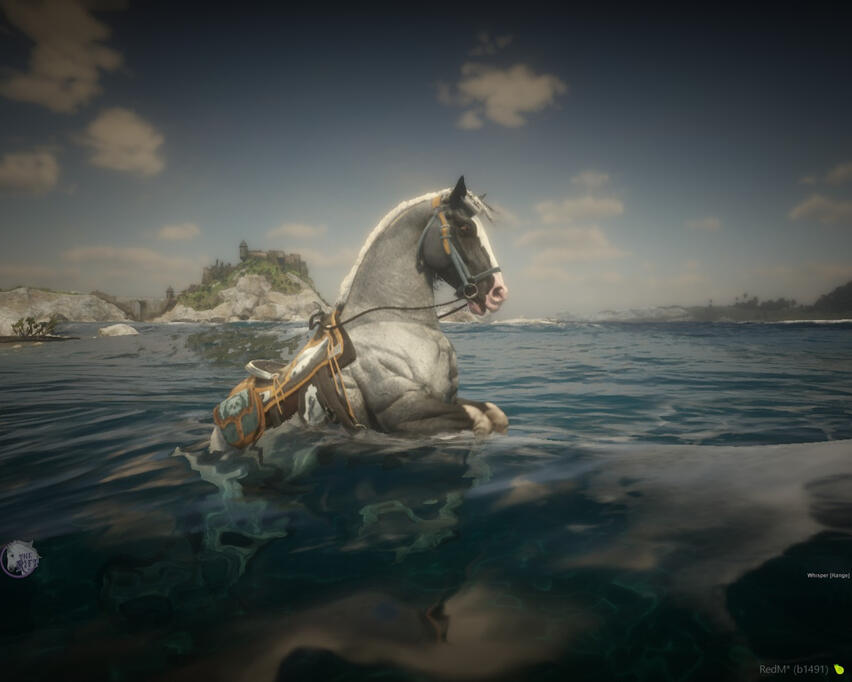Screen dimensions: 852x682
Task: Click the Whisper voice range indicator
Action: [827, 575]
